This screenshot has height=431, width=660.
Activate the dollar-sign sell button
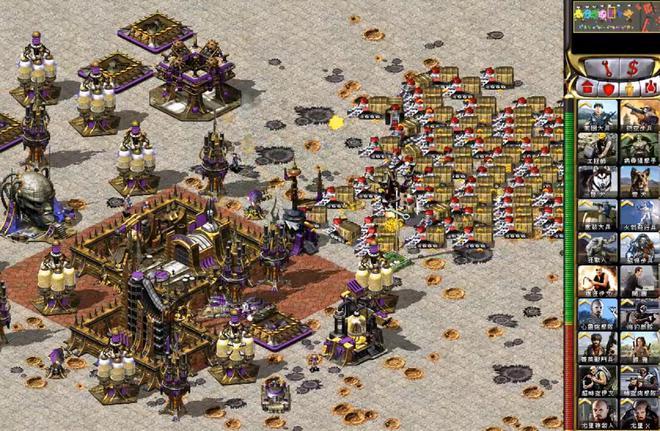(x=632, y=67)
